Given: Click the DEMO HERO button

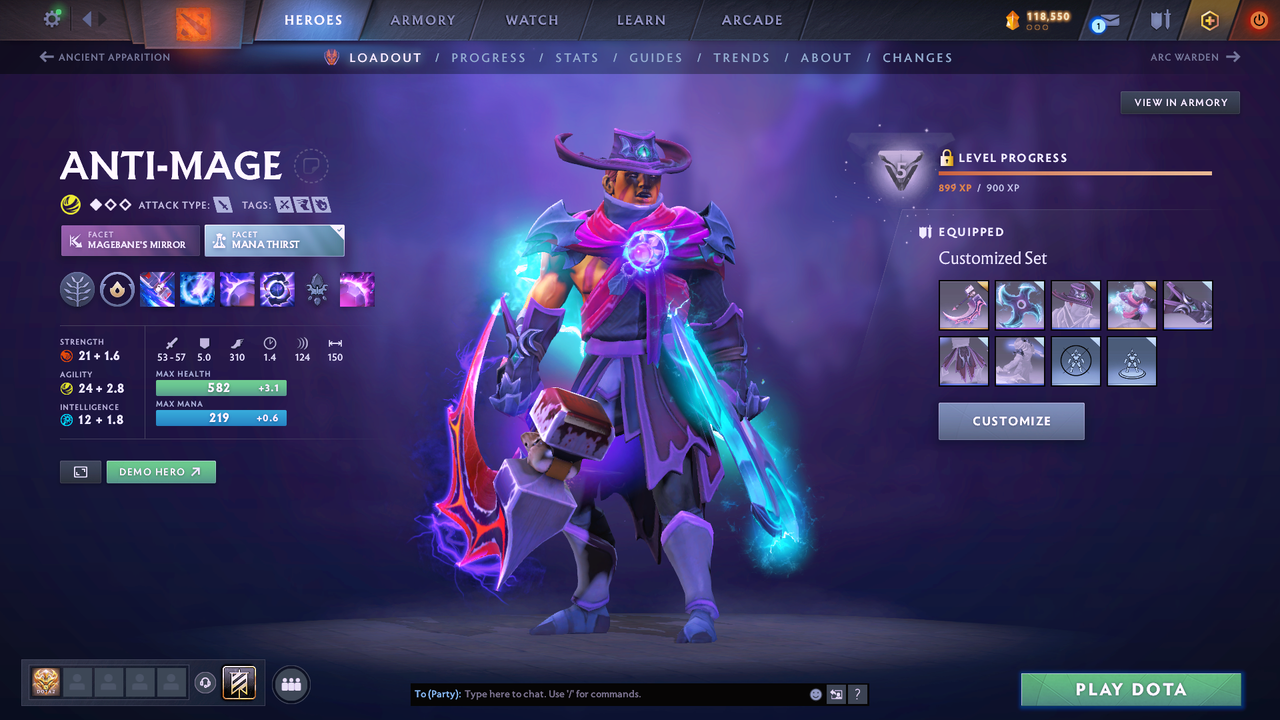Looking at the screenshot, I should pyautogui.click(x=161, y=471).
